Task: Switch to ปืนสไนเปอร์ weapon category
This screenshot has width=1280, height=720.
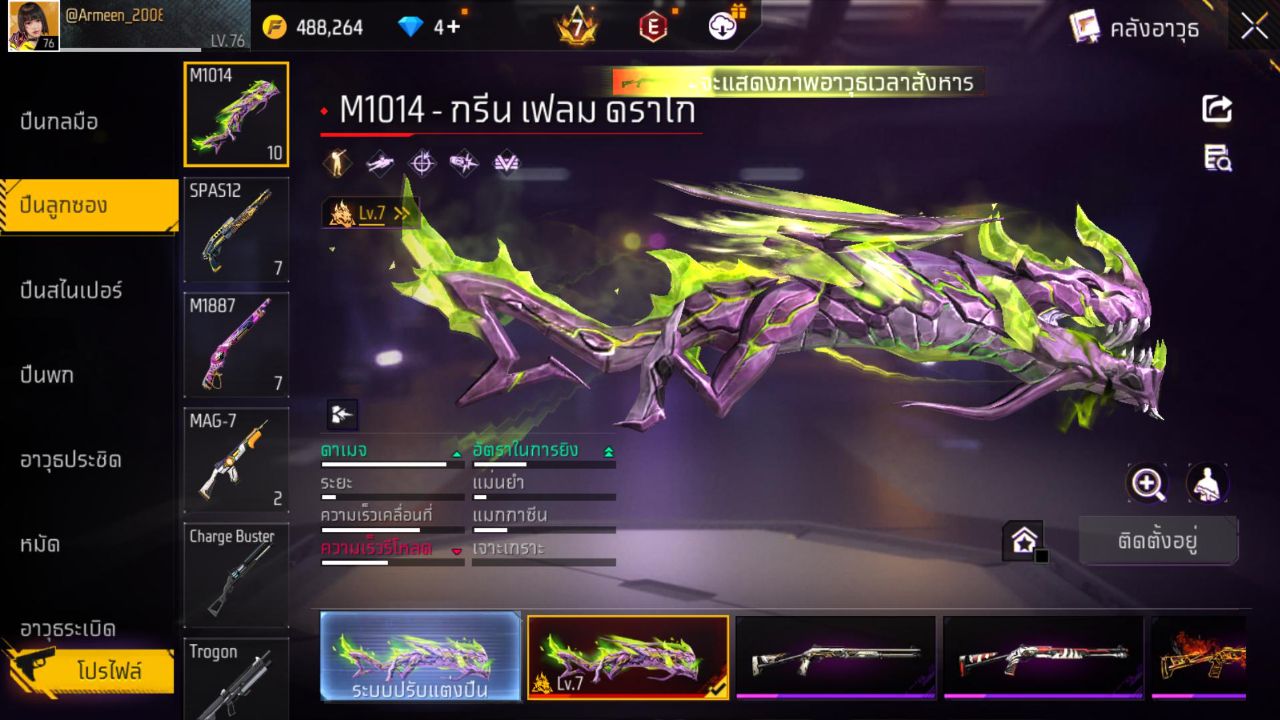Action: [x=72, y=291]
